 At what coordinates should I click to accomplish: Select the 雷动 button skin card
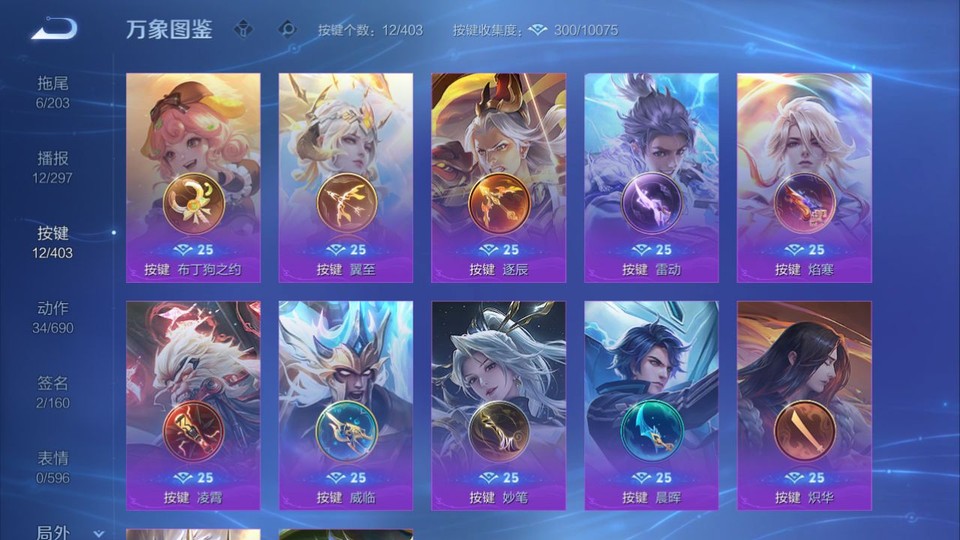[651, 177]
